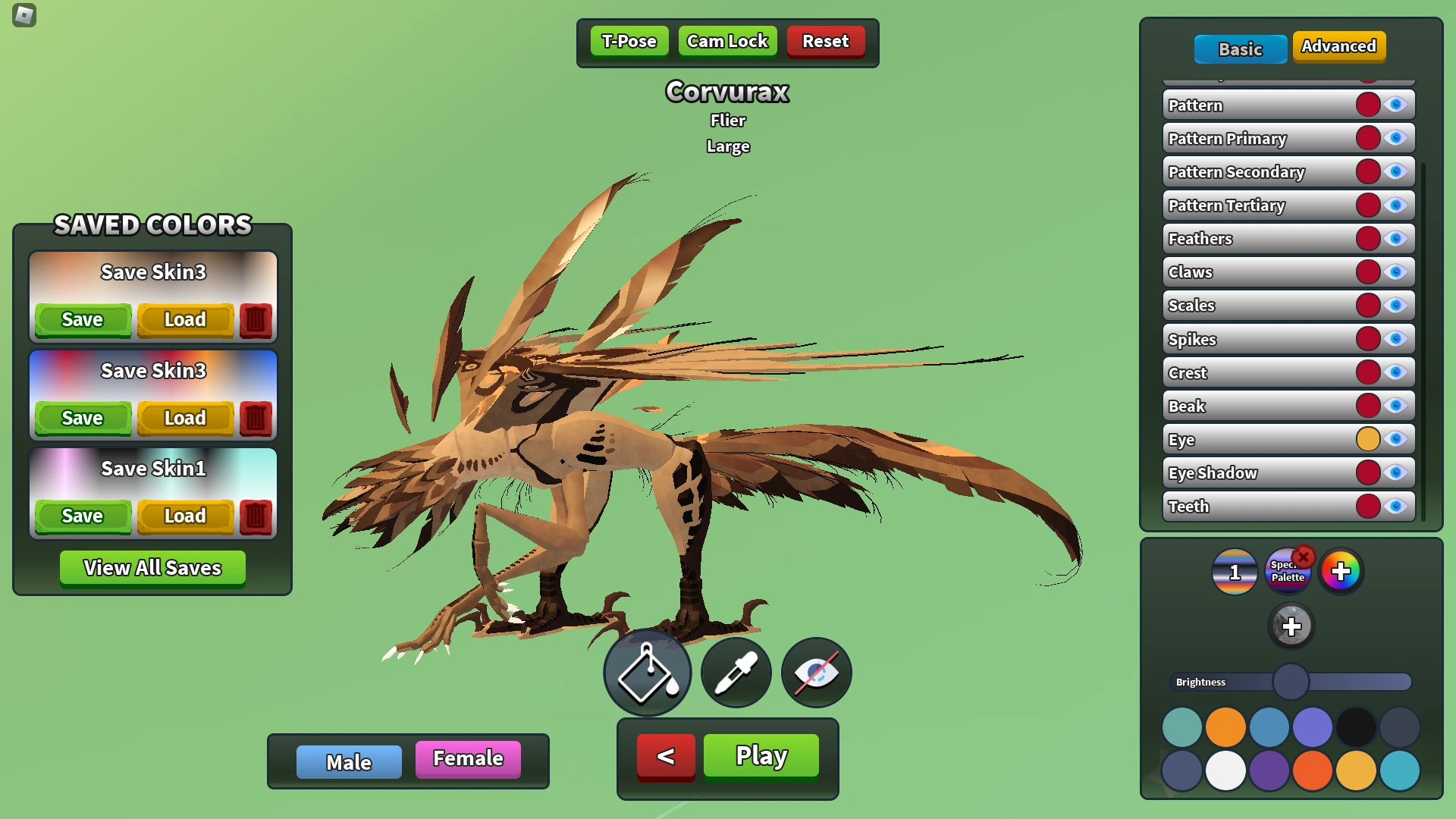Remove the Special Palette with the red X
This screenshot has width=1456, height=819.
(1304, 557)
